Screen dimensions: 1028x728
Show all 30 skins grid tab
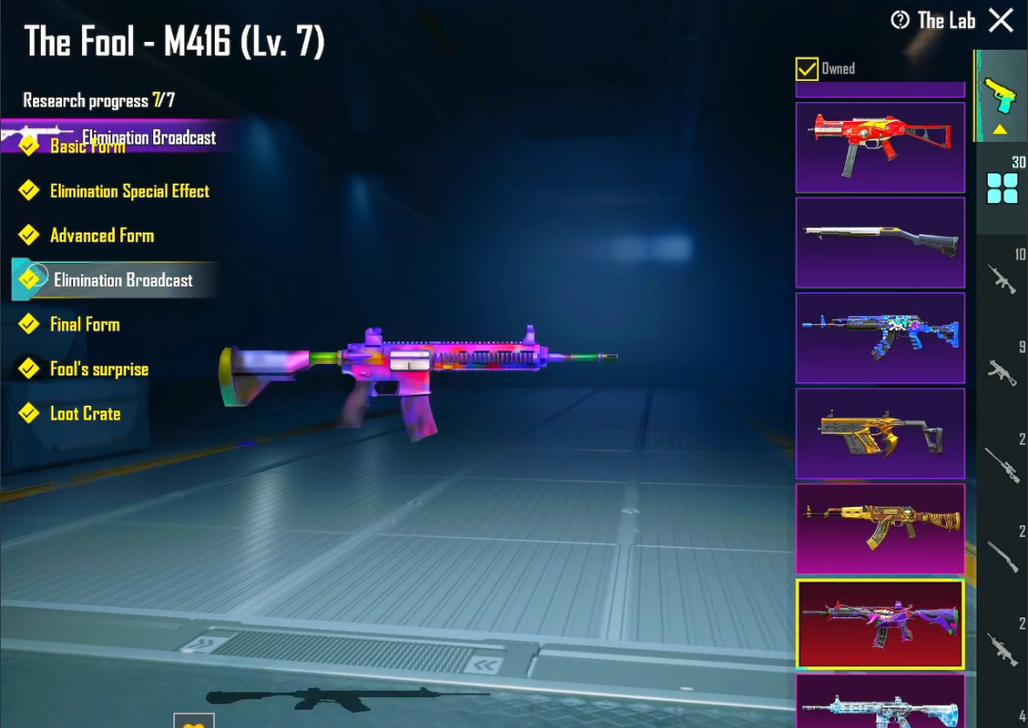point(1002,187)
